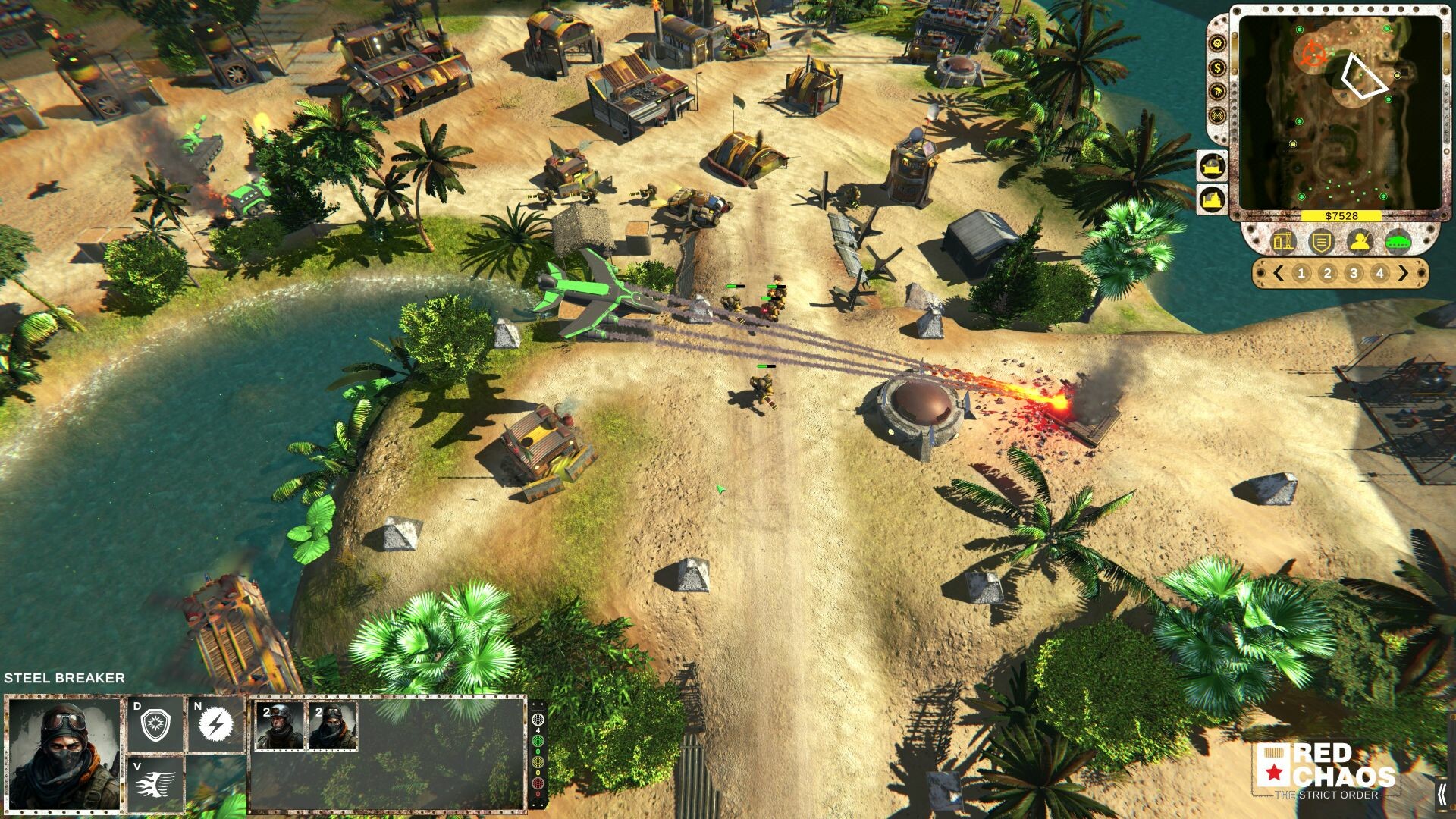Click the lower factory building icon near the minimap
Screen dimensions: 1456x819
point(1212,198)
